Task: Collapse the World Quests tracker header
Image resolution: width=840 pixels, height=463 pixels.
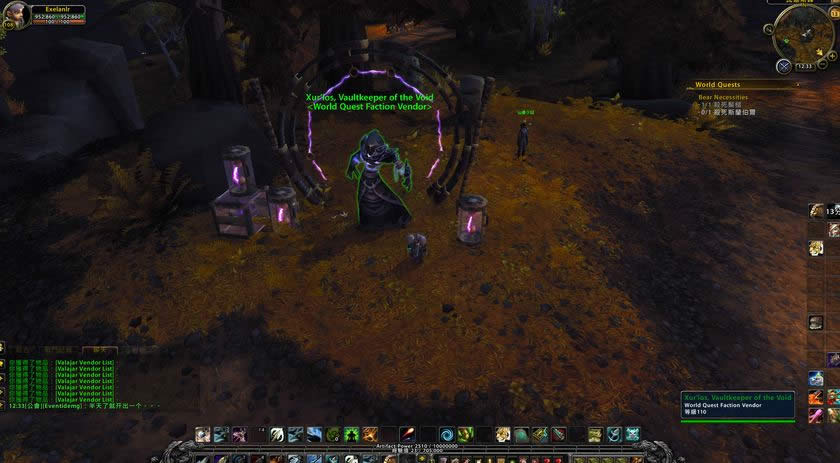Action: [797, 85]
